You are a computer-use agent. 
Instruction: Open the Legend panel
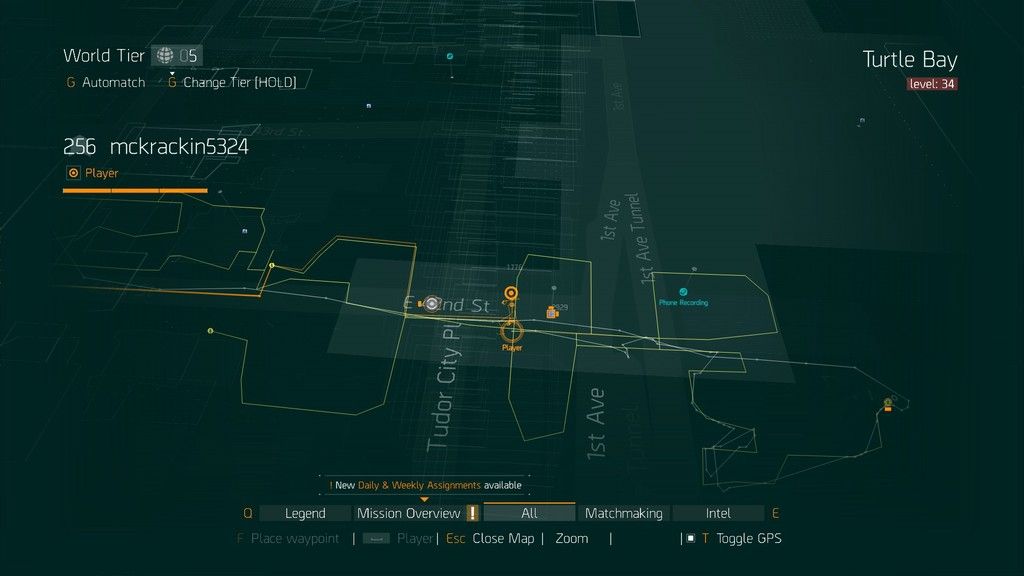305,513
